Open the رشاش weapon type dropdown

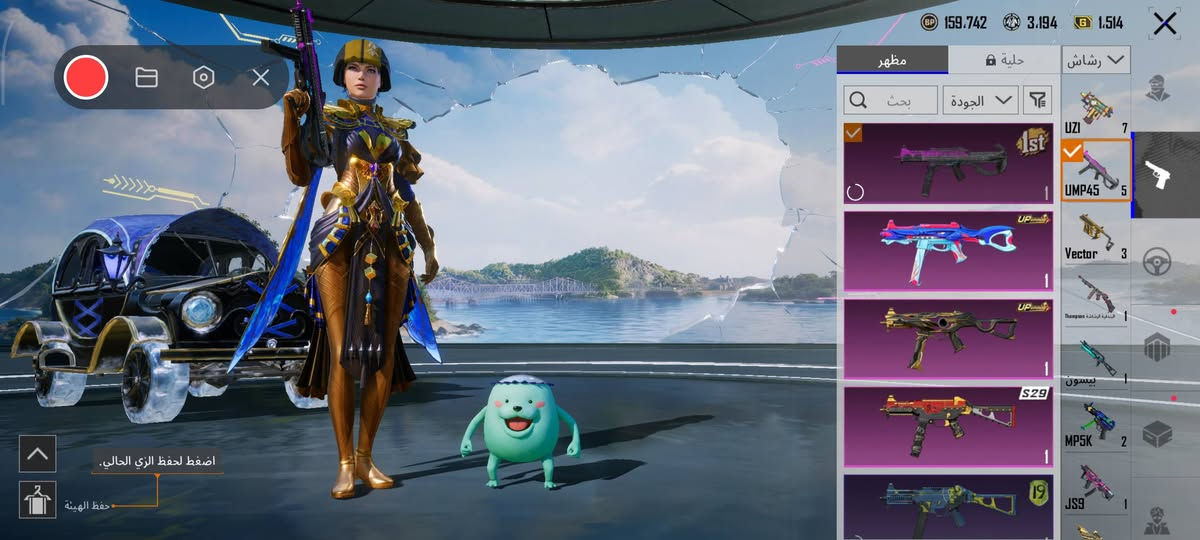1096,60
